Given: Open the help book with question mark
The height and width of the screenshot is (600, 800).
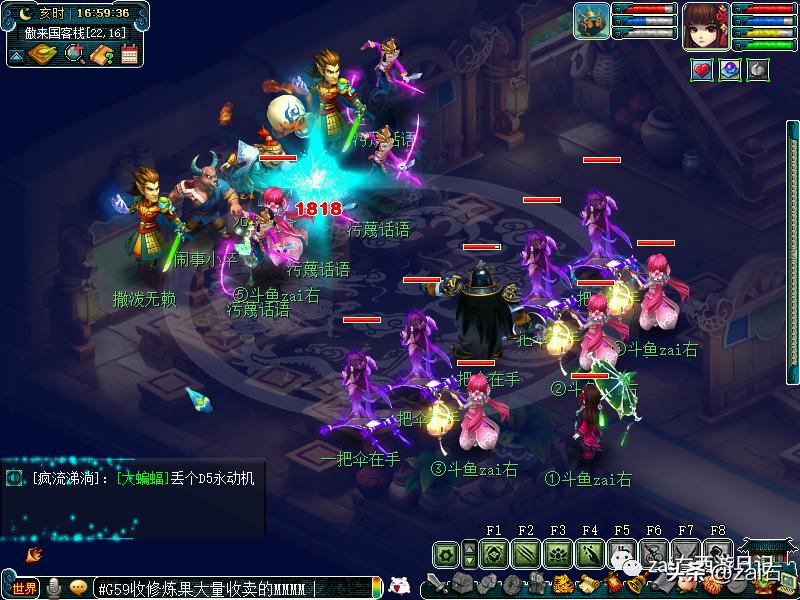Looking at the screenshot, I should (x=101, y=54).
